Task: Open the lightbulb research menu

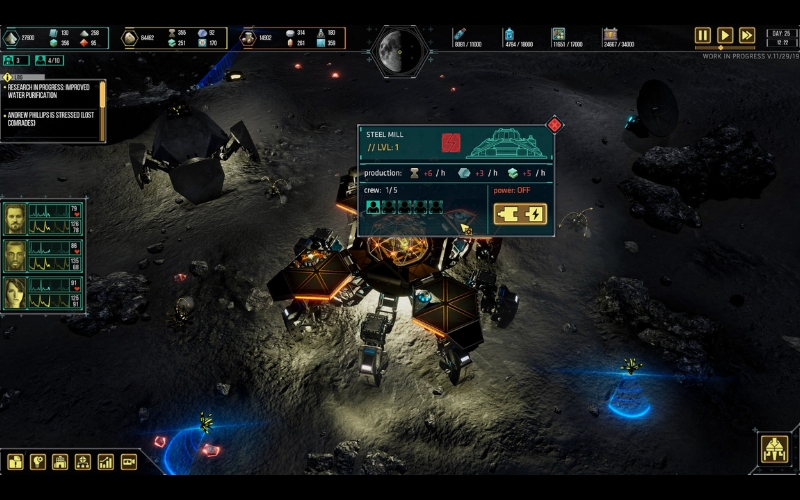Action: pos(38,462)
